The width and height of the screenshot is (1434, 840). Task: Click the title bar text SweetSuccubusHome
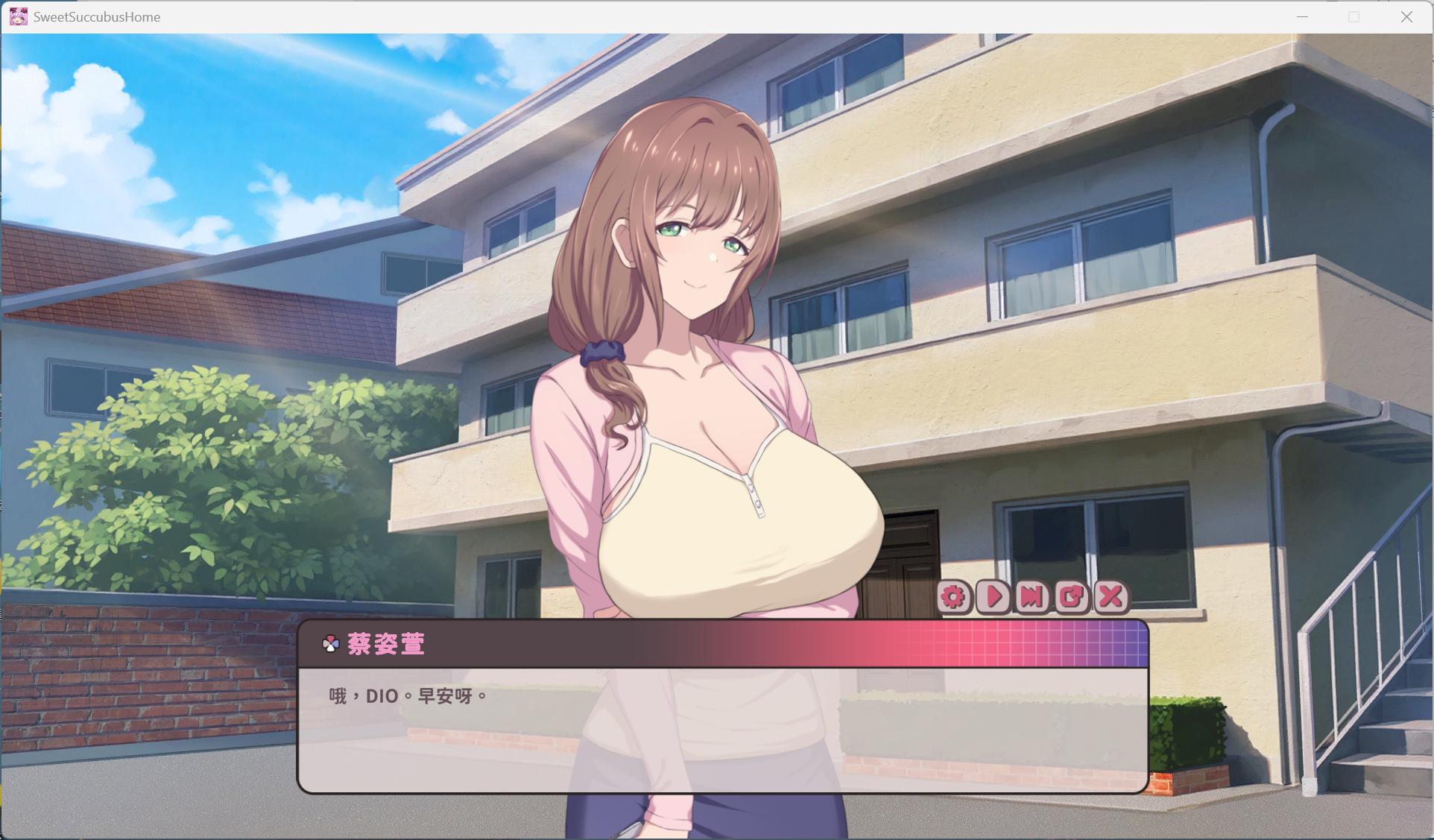pyautogui.click(x=97, y=16)
